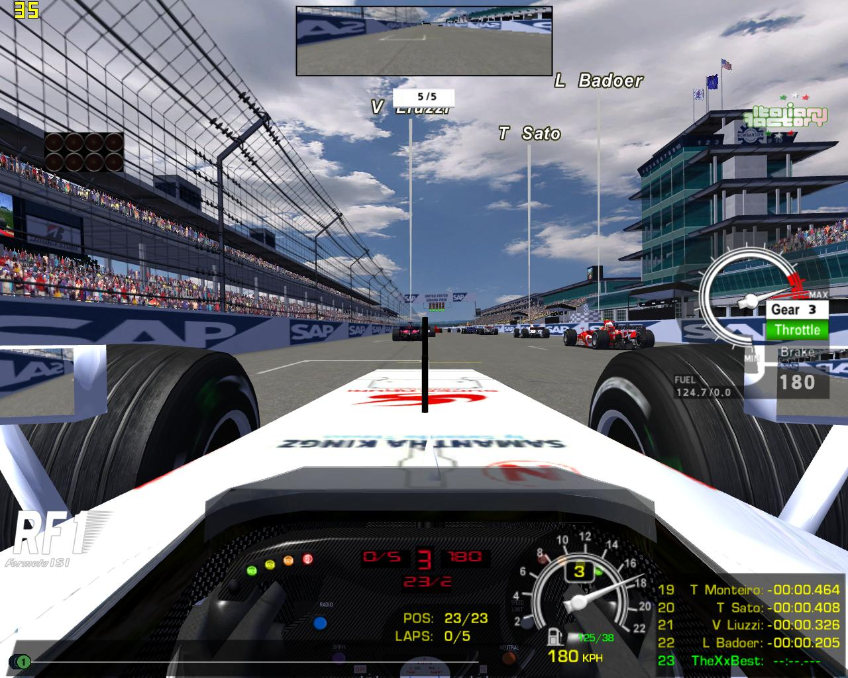848x678 pixels.
Task: Click the rear-view mirror display
Action: pos(424,41)
